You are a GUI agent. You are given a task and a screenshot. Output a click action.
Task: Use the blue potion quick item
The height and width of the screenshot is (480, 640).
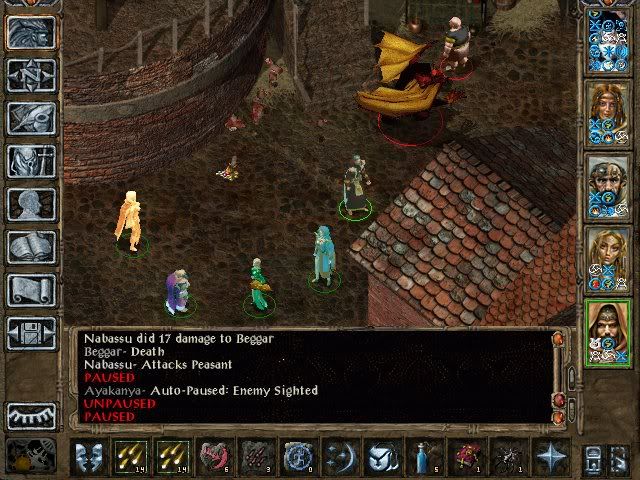tap(423, 456)
